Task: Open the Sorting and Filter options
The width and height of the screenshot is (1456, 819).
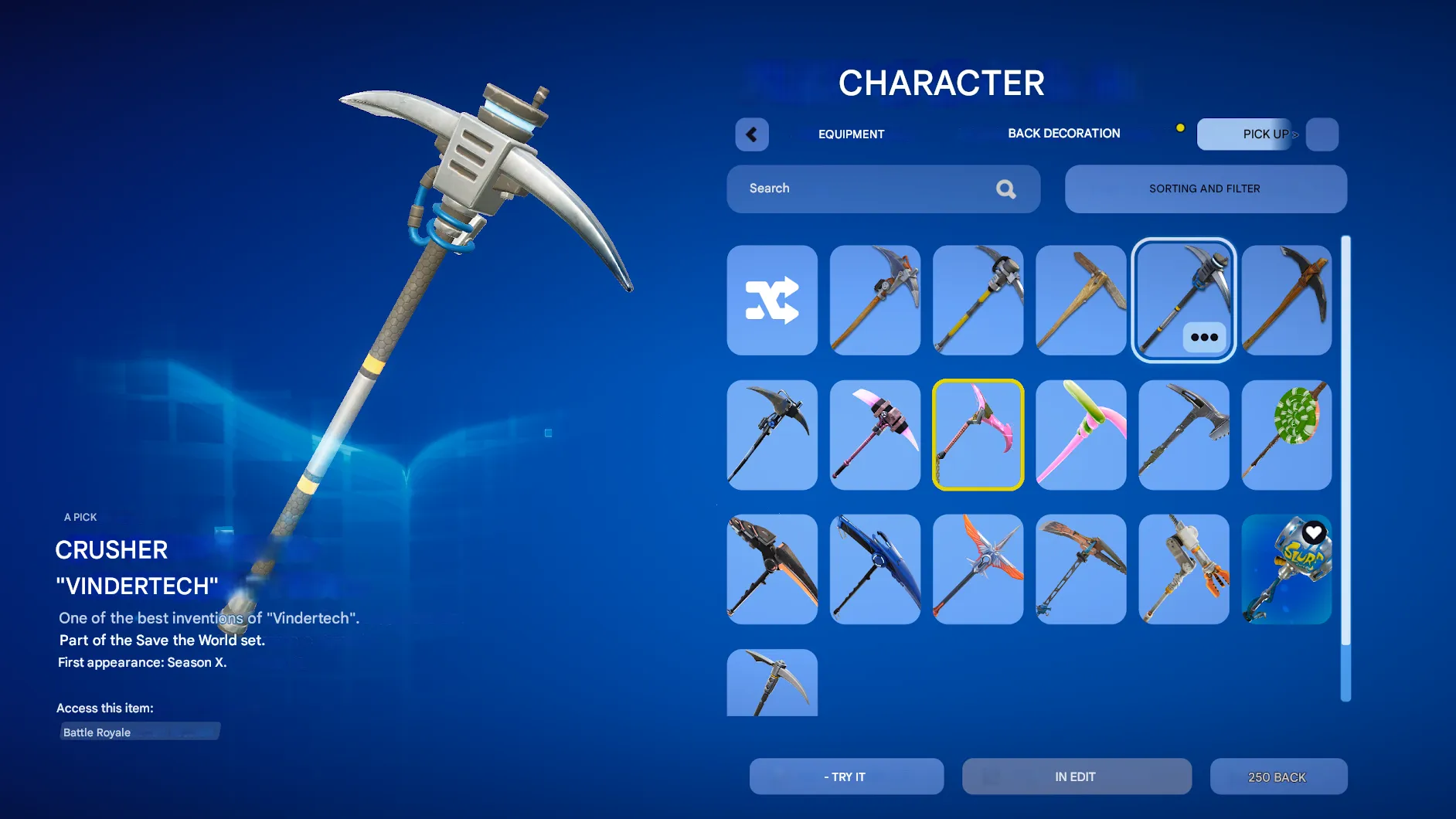Action: pos(1204,189)
